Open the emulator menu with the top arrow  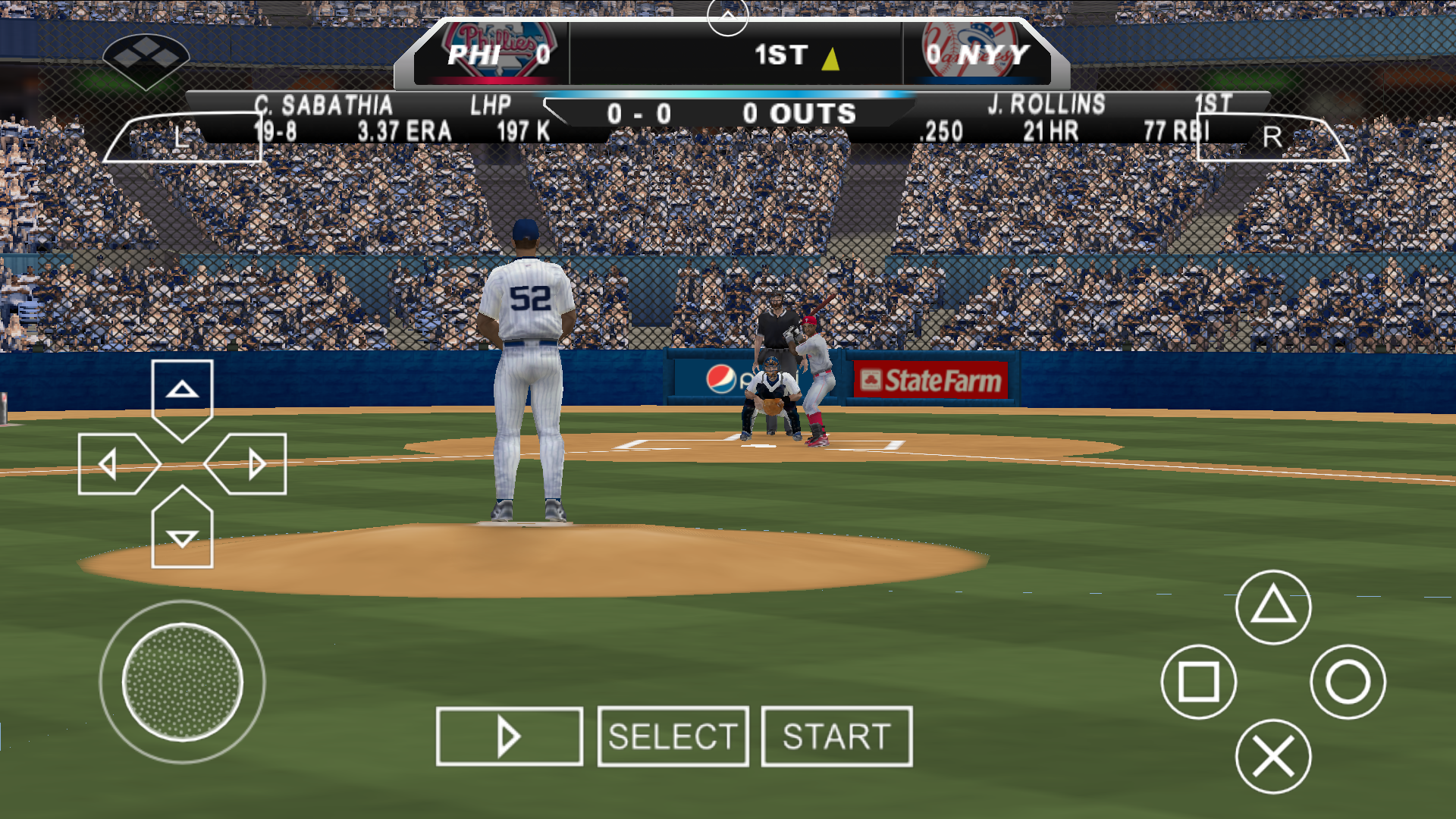tap(727, 17)
